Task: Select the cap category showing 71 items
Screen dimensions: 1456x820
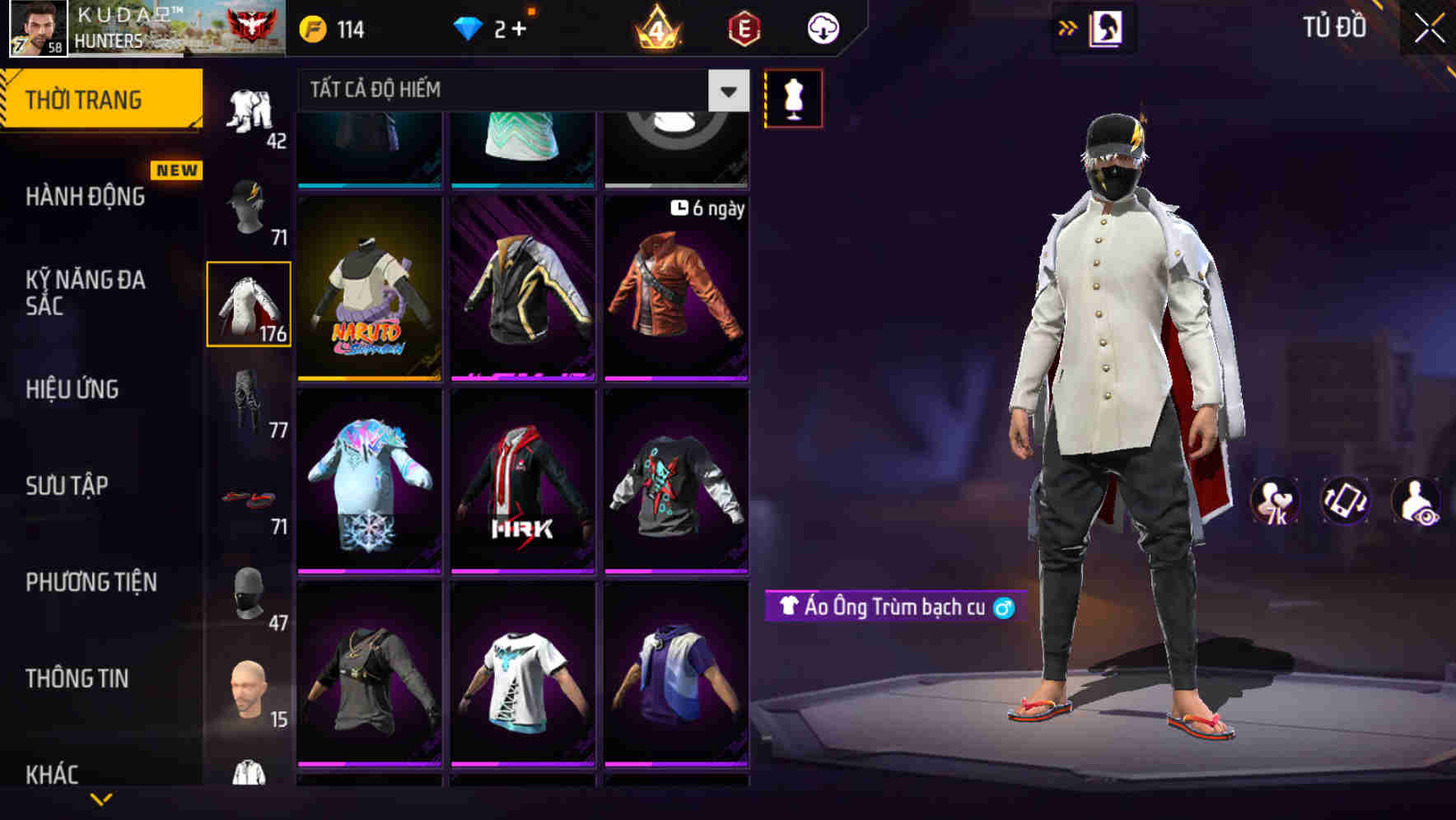Action: (x=249, y=207)
